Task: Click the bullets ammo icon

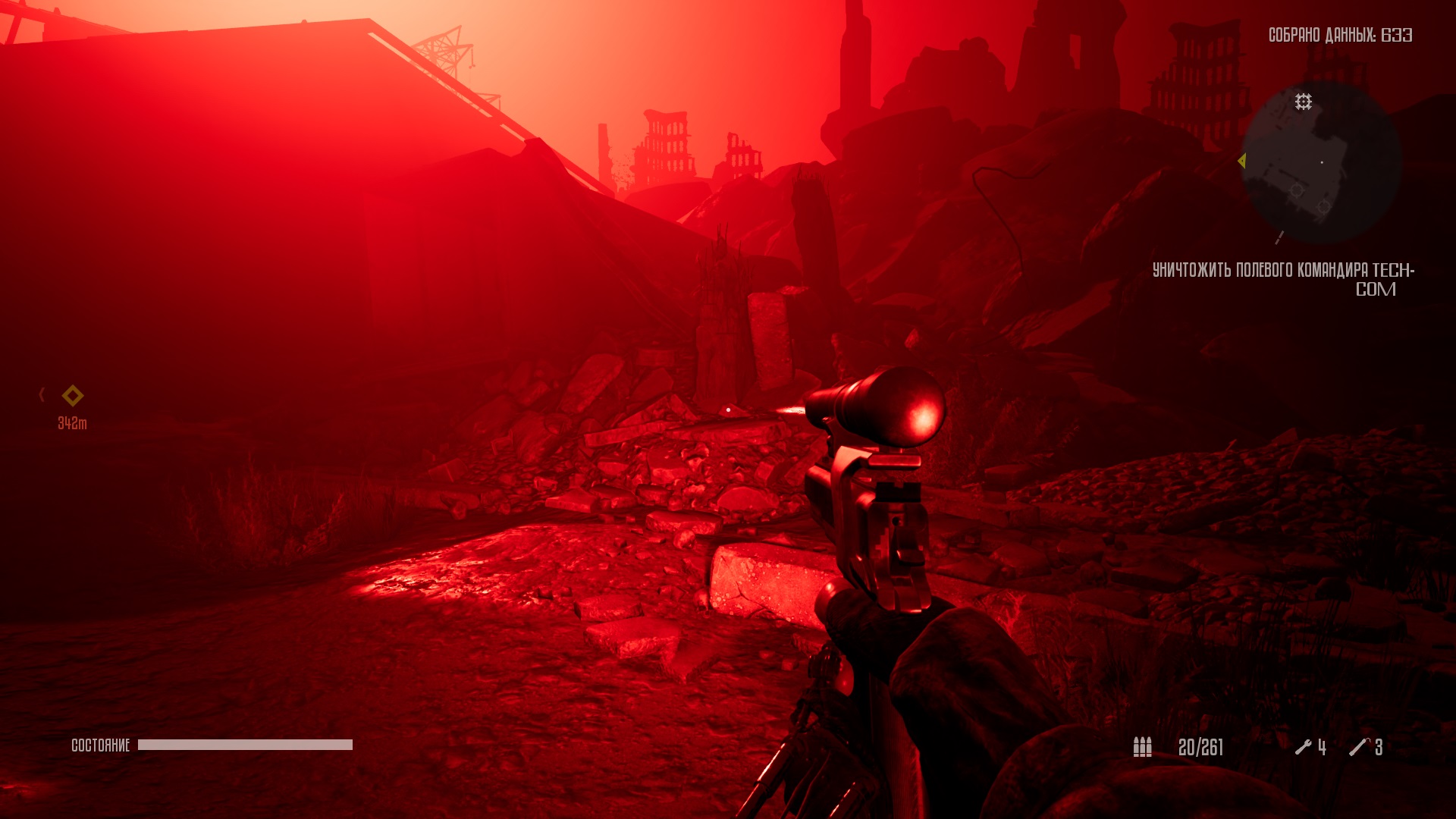Action: coord(1142,747)
